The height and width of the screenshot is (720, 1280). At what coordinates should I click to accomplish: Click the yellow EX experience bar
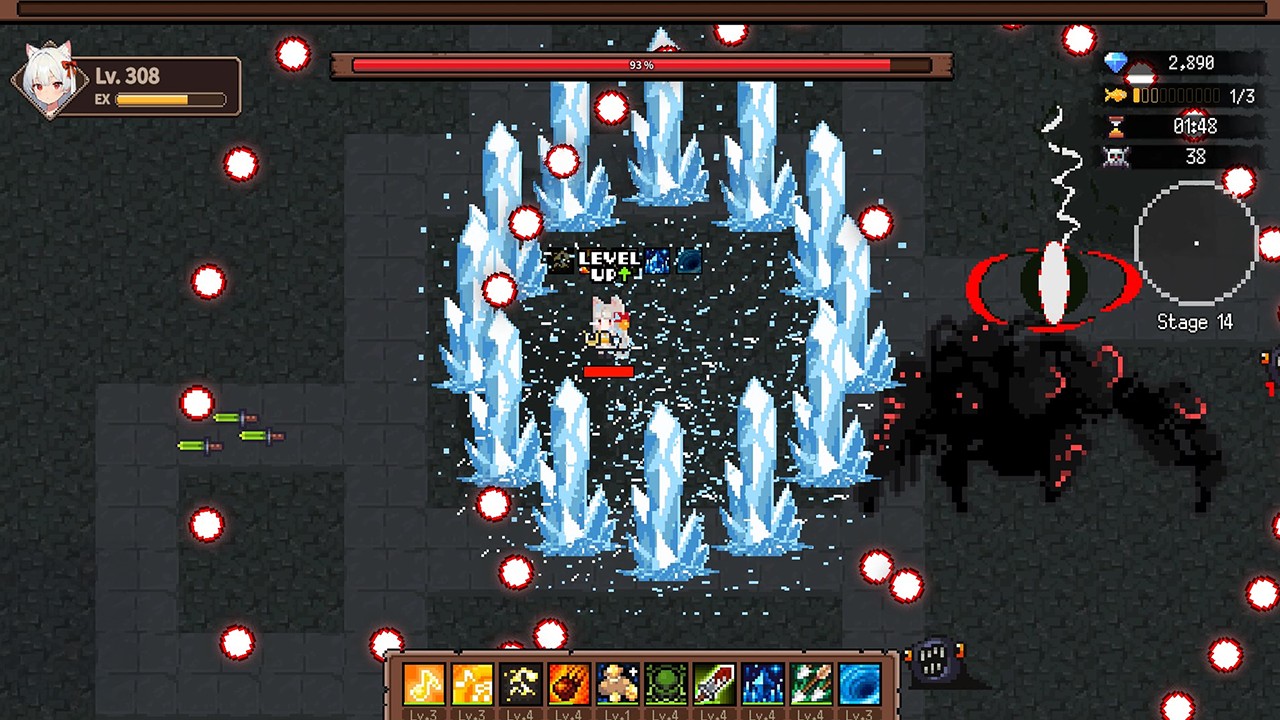click(170, 100)
